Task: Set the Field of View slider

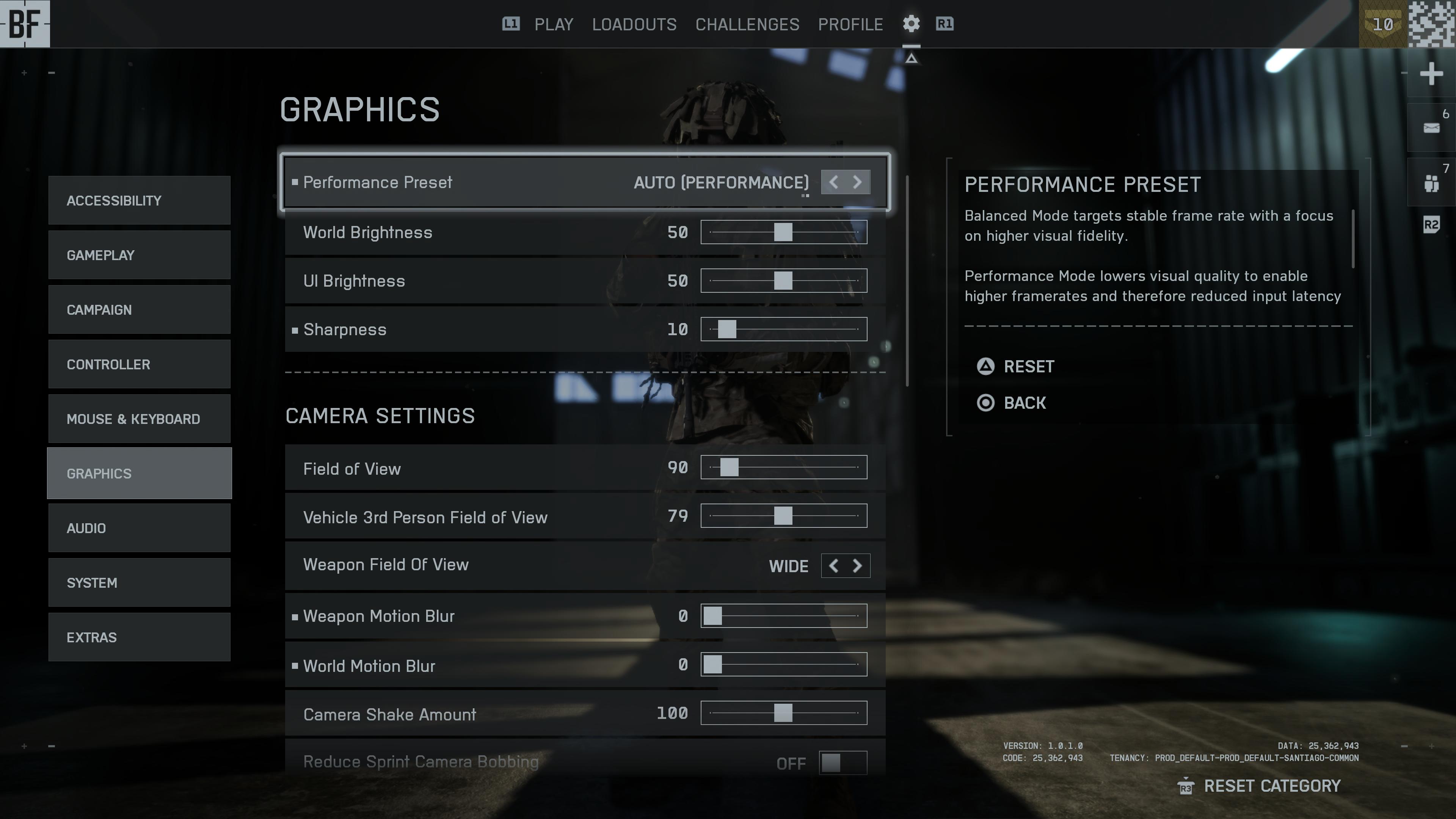Action: (x=783, y=468)
